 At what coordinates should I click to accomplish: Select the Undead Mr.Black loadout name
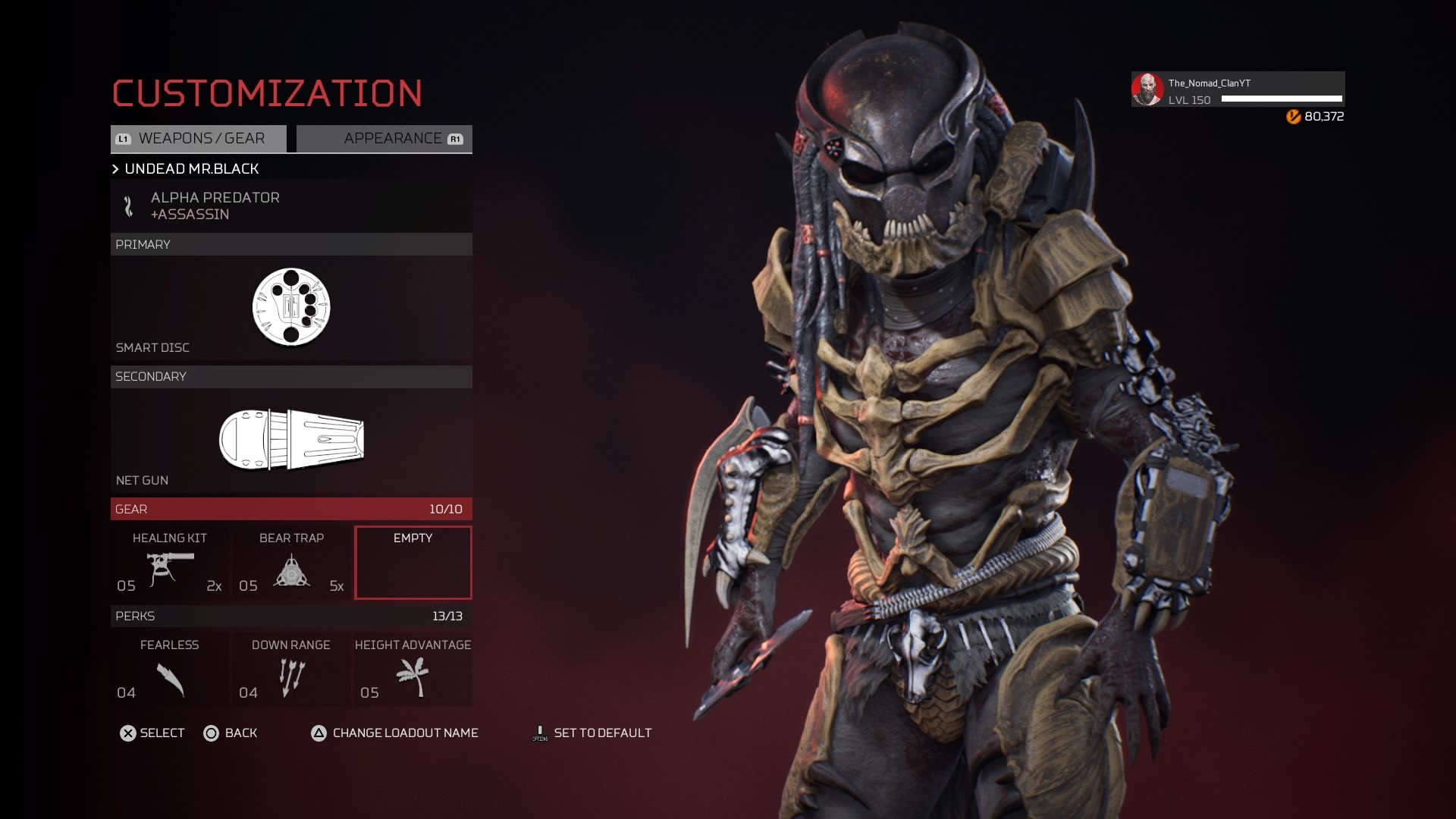(192, 169)
